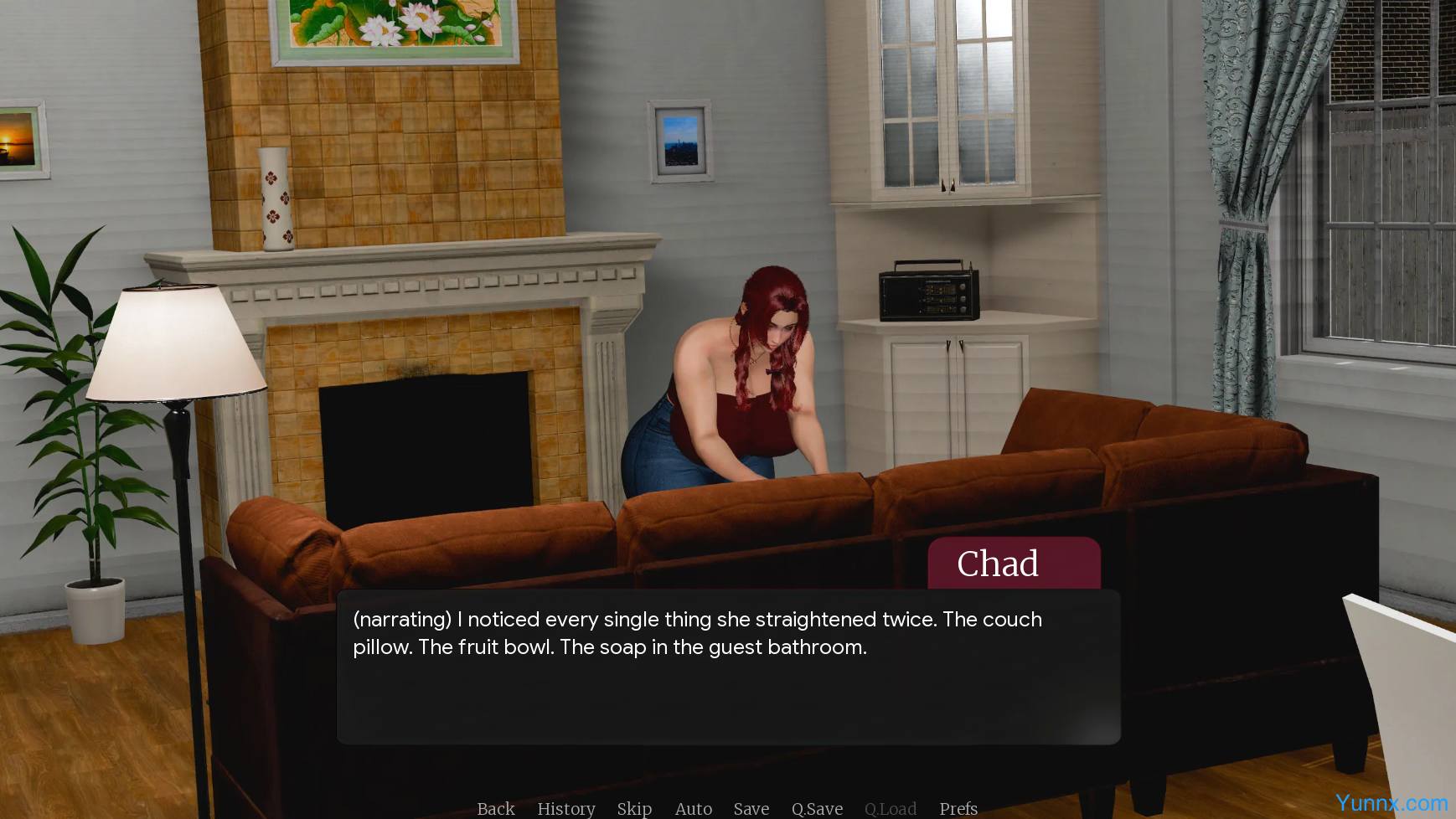The image size is (1456, 819).
Task: Open the dialogue History log
Action: tap(566, 808)
